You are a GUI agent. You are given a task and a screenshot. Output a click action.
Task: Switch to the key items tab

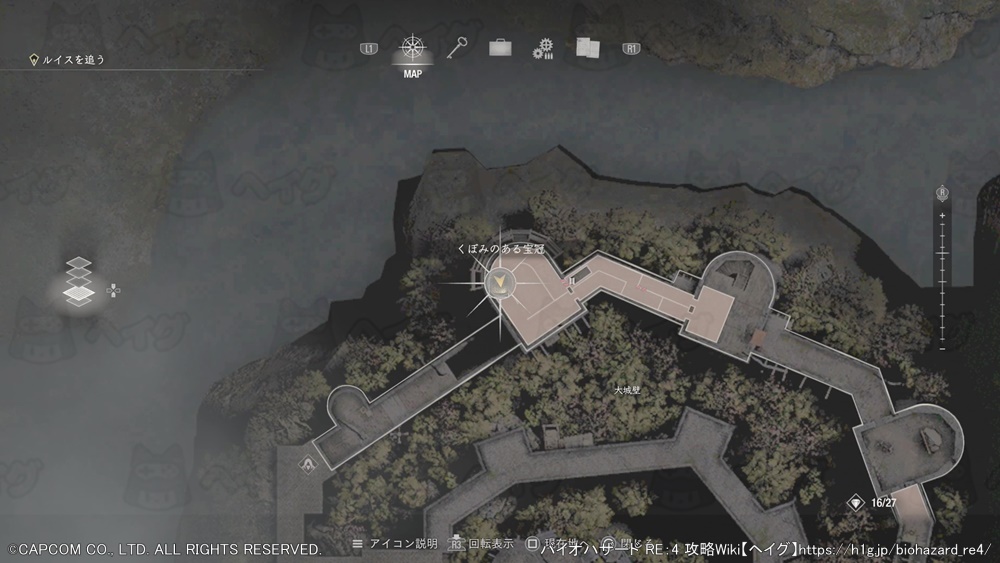pos(457,47)
